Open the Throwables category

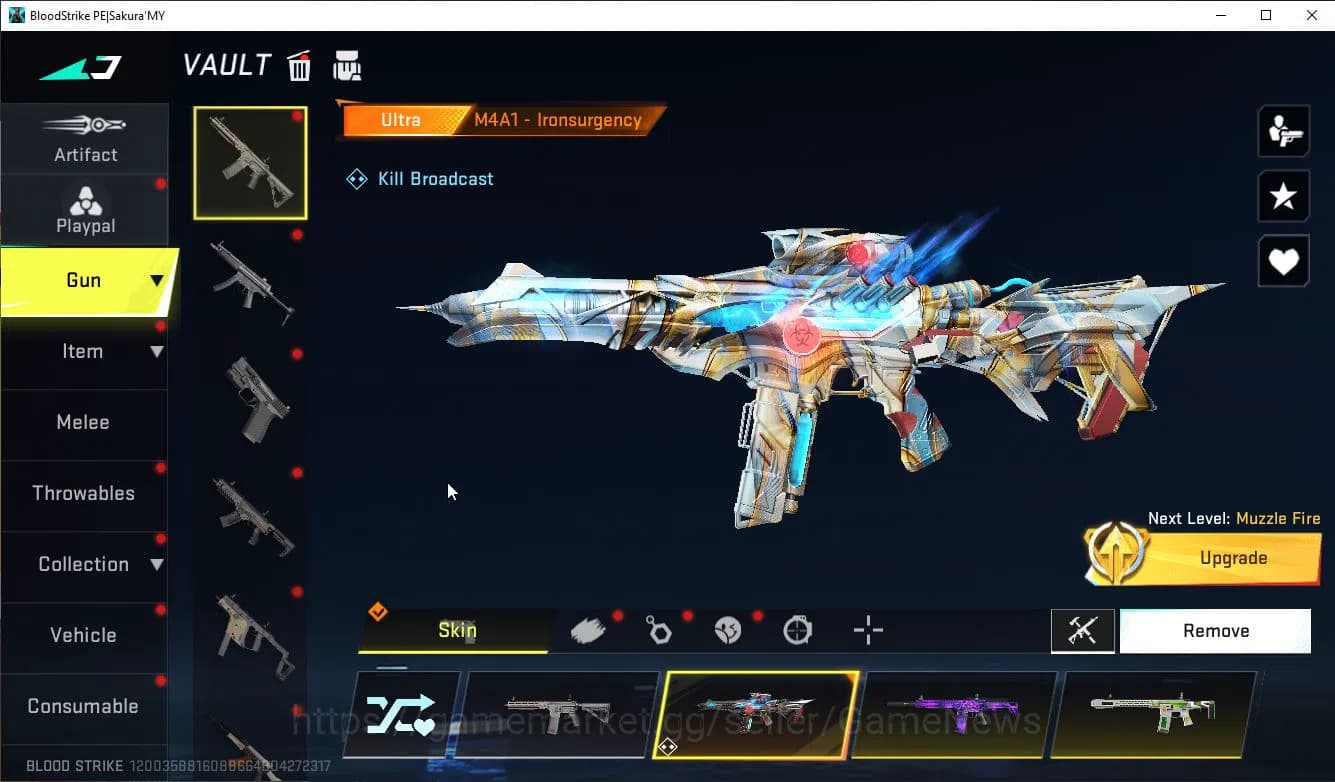click(85, 494)
